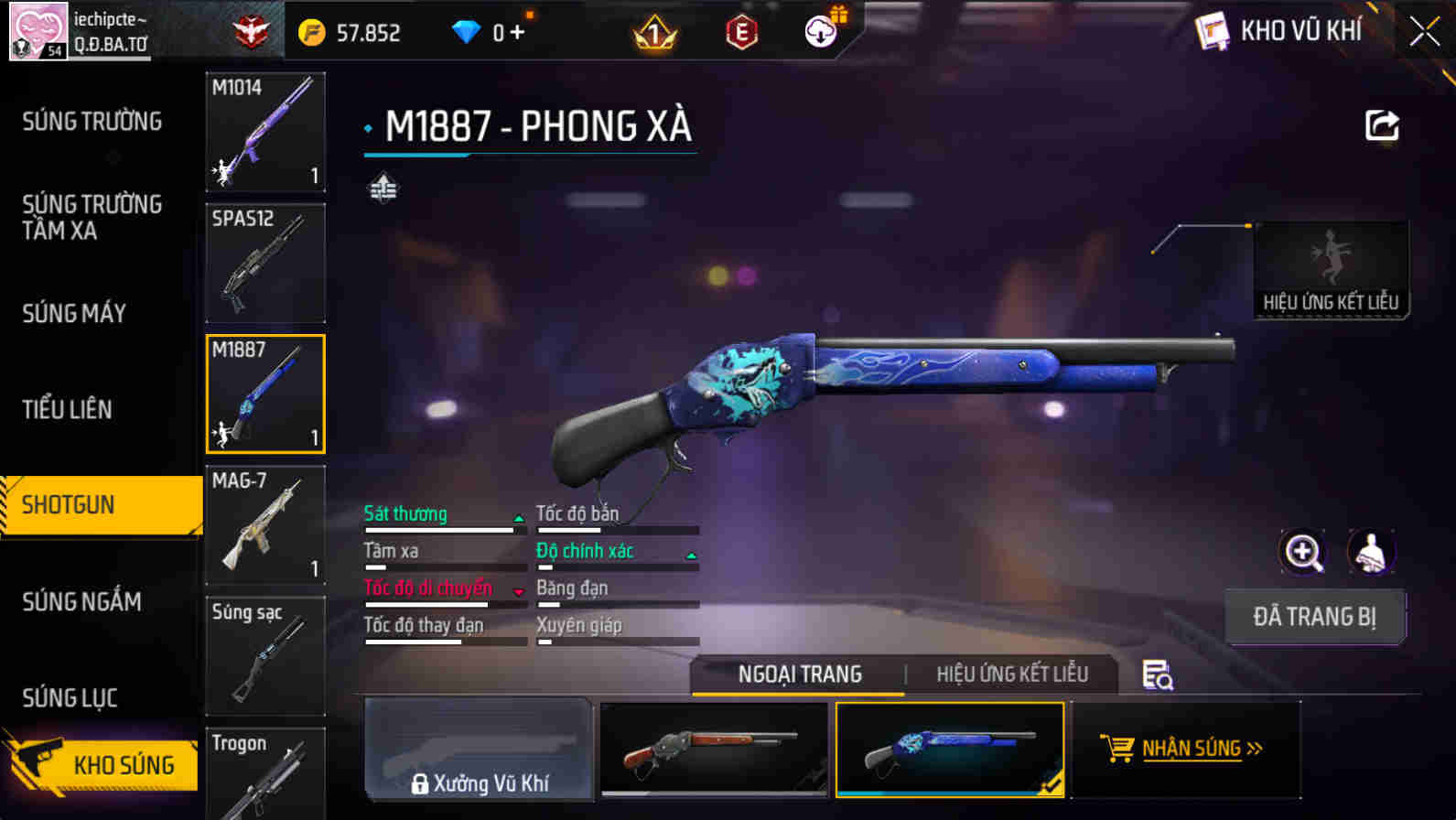The image size is (1456, 820).
Task: Select the MAG-7 shotgun thumbnail
Action: pos(264,525)
